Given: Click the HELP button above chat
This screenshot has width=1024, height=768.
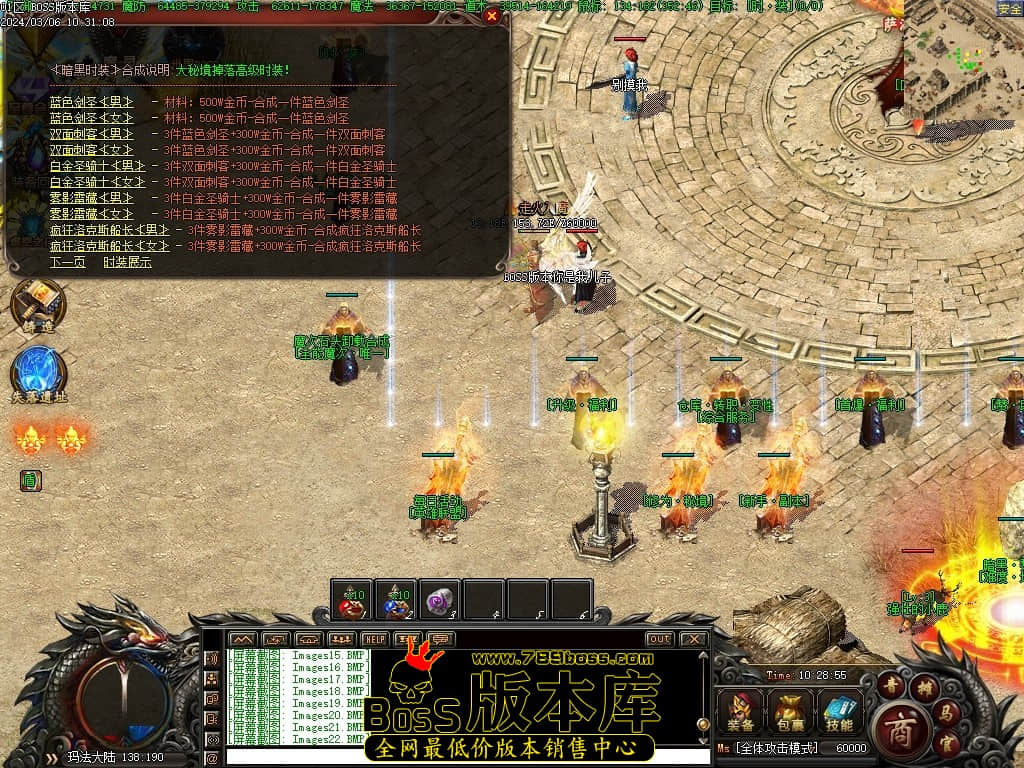Looking at the screenshot, I should coord(375,639).
